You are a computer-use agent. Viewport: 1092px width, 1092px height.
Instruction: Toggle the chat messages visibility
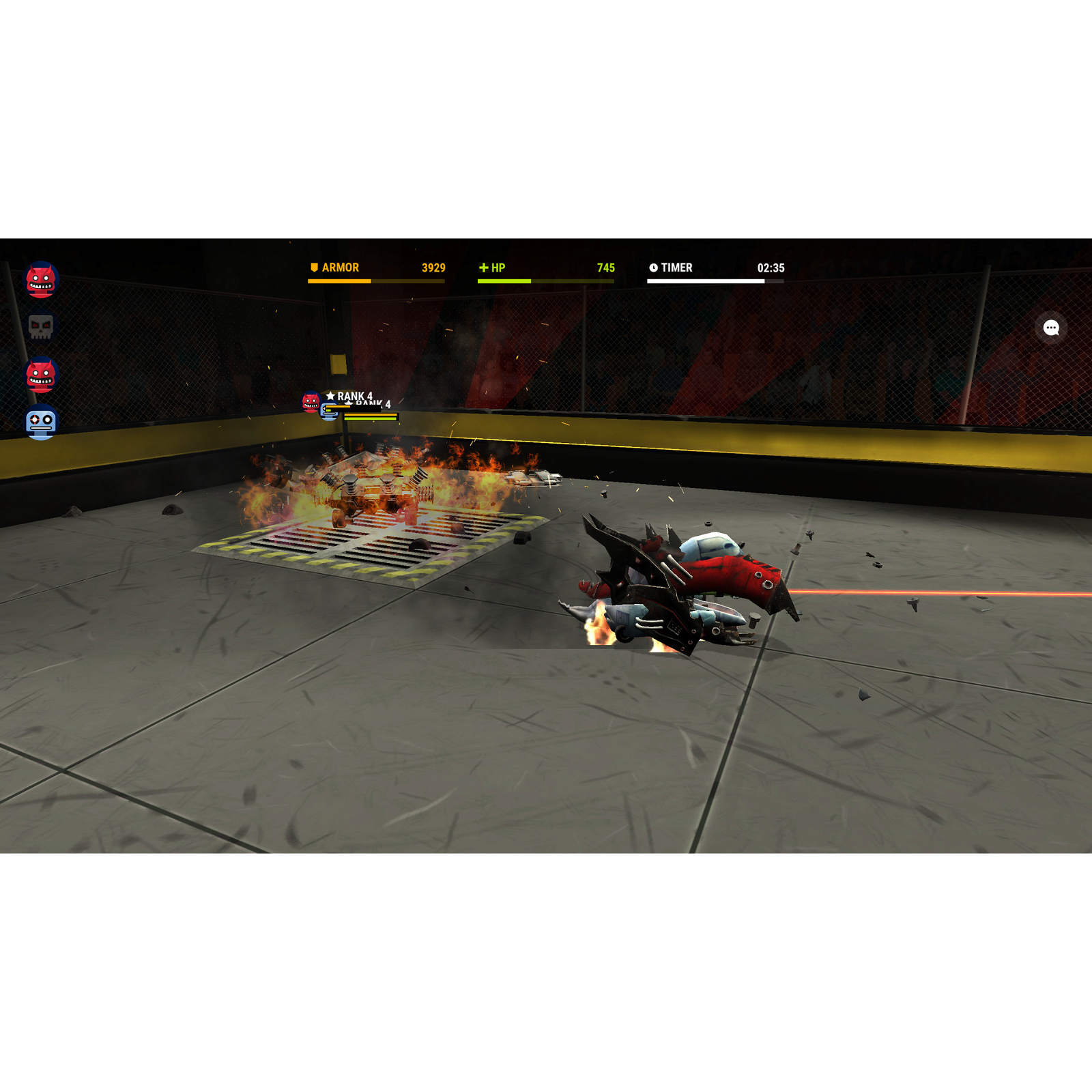[x=1051, y=329]
